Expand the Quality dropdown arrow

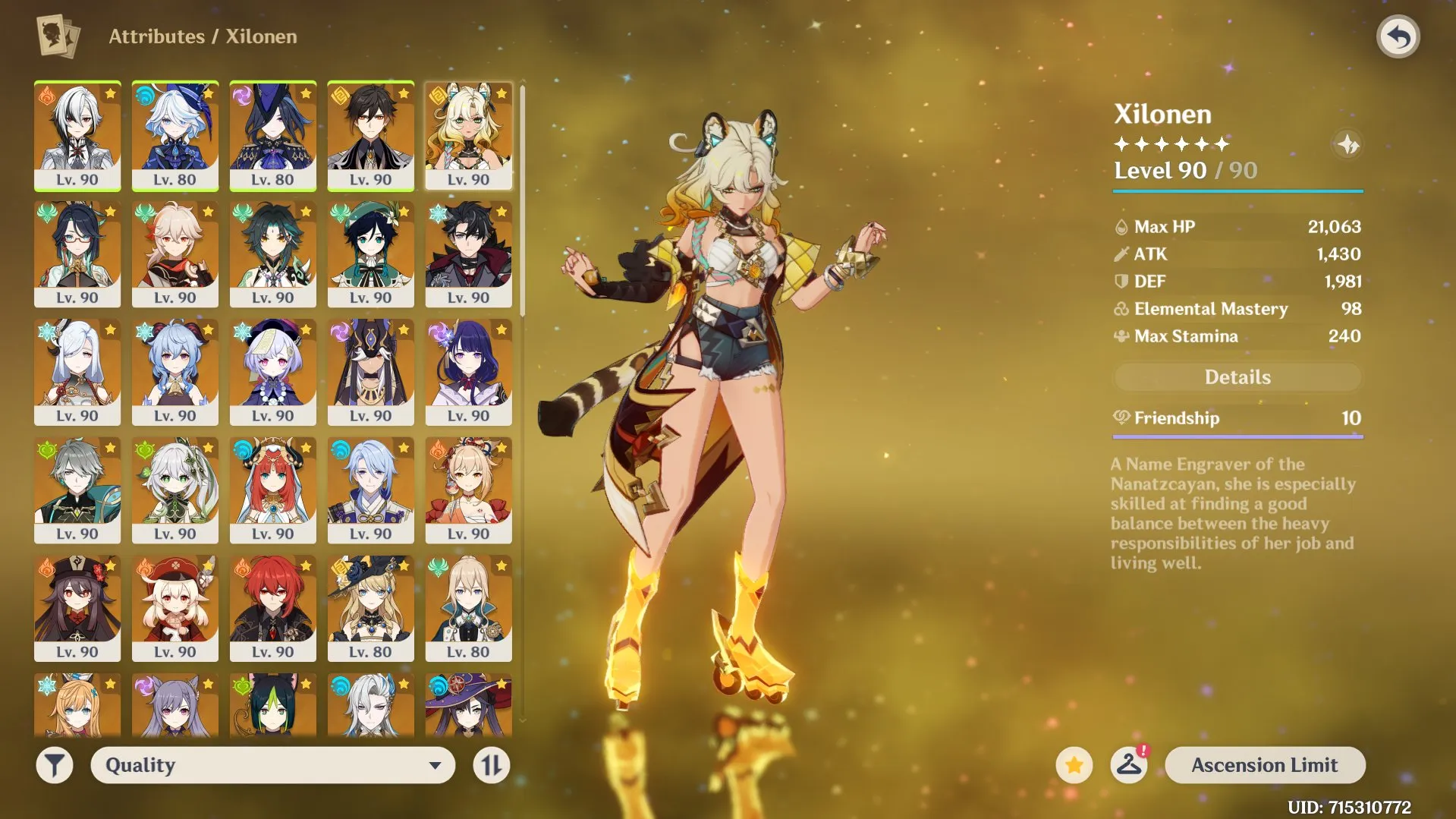[435, 765]
